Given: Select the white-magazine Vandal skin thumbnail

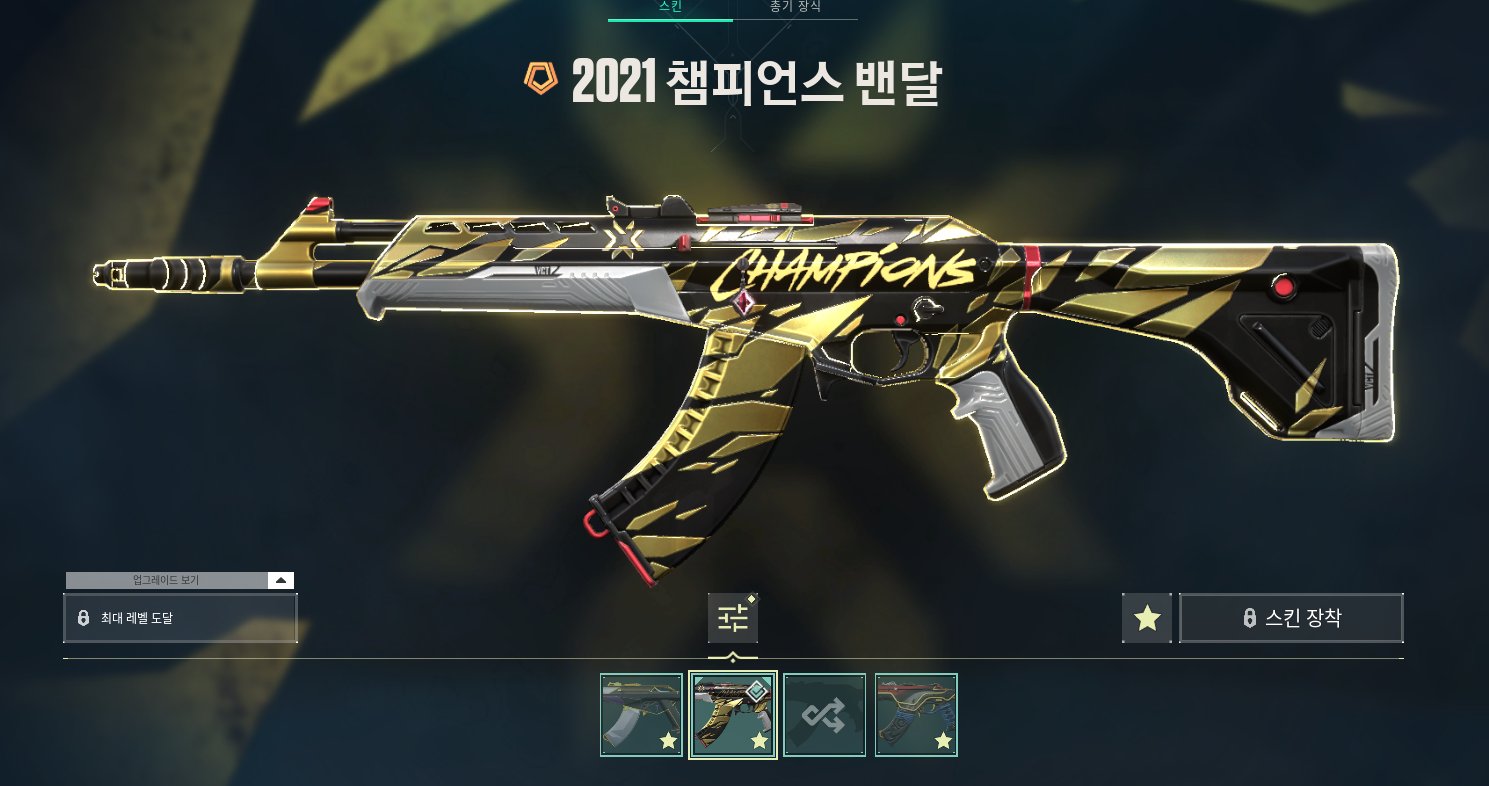Looking at the screenshot, I should click(x=641, y=714).
